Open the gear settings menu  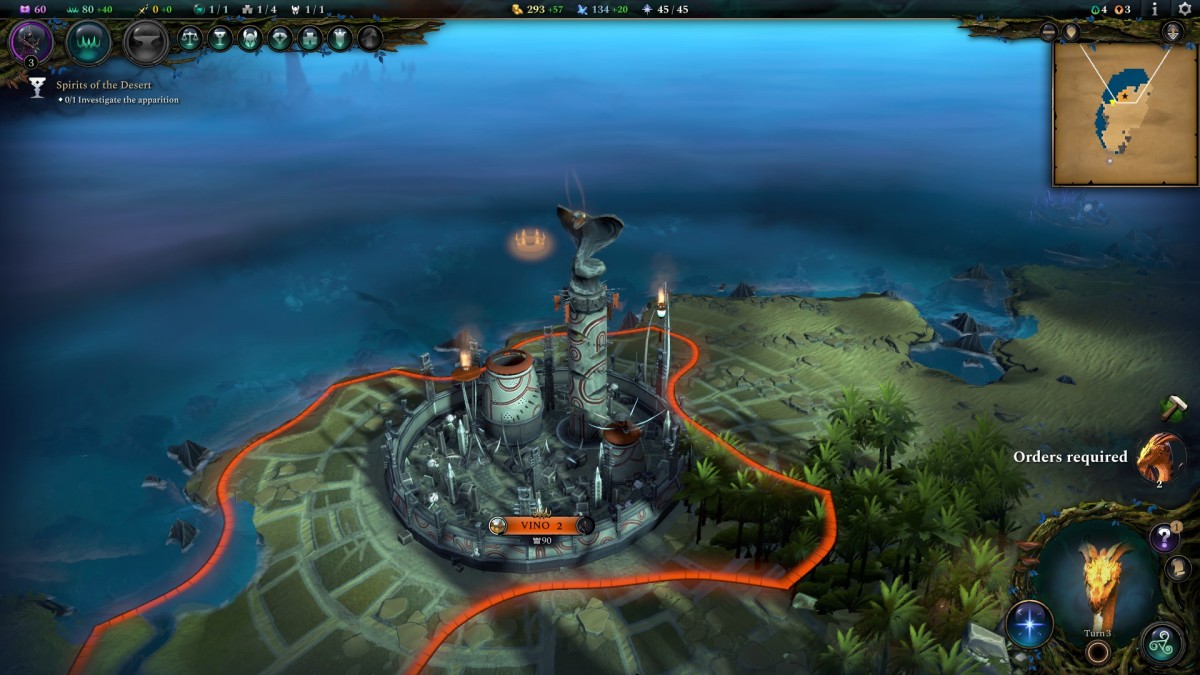1185,9
